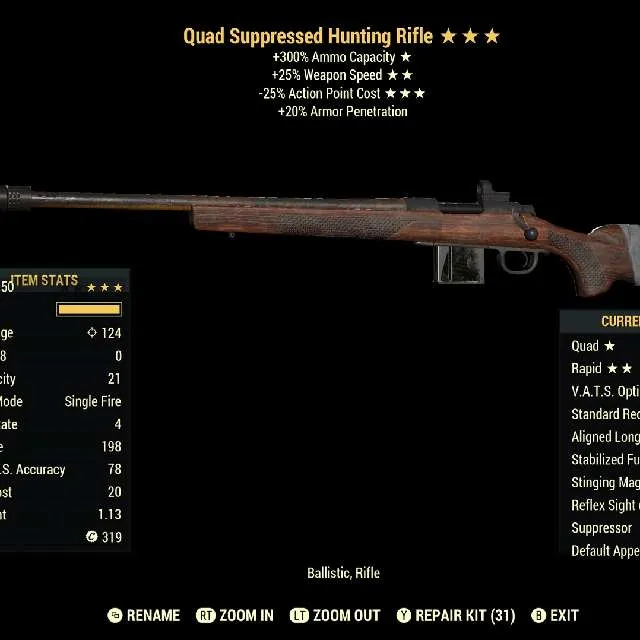Image resolution: width=640 pixels, height=640 pixels.
Task: Exit the weapon inspect screen
Action: 555,615
